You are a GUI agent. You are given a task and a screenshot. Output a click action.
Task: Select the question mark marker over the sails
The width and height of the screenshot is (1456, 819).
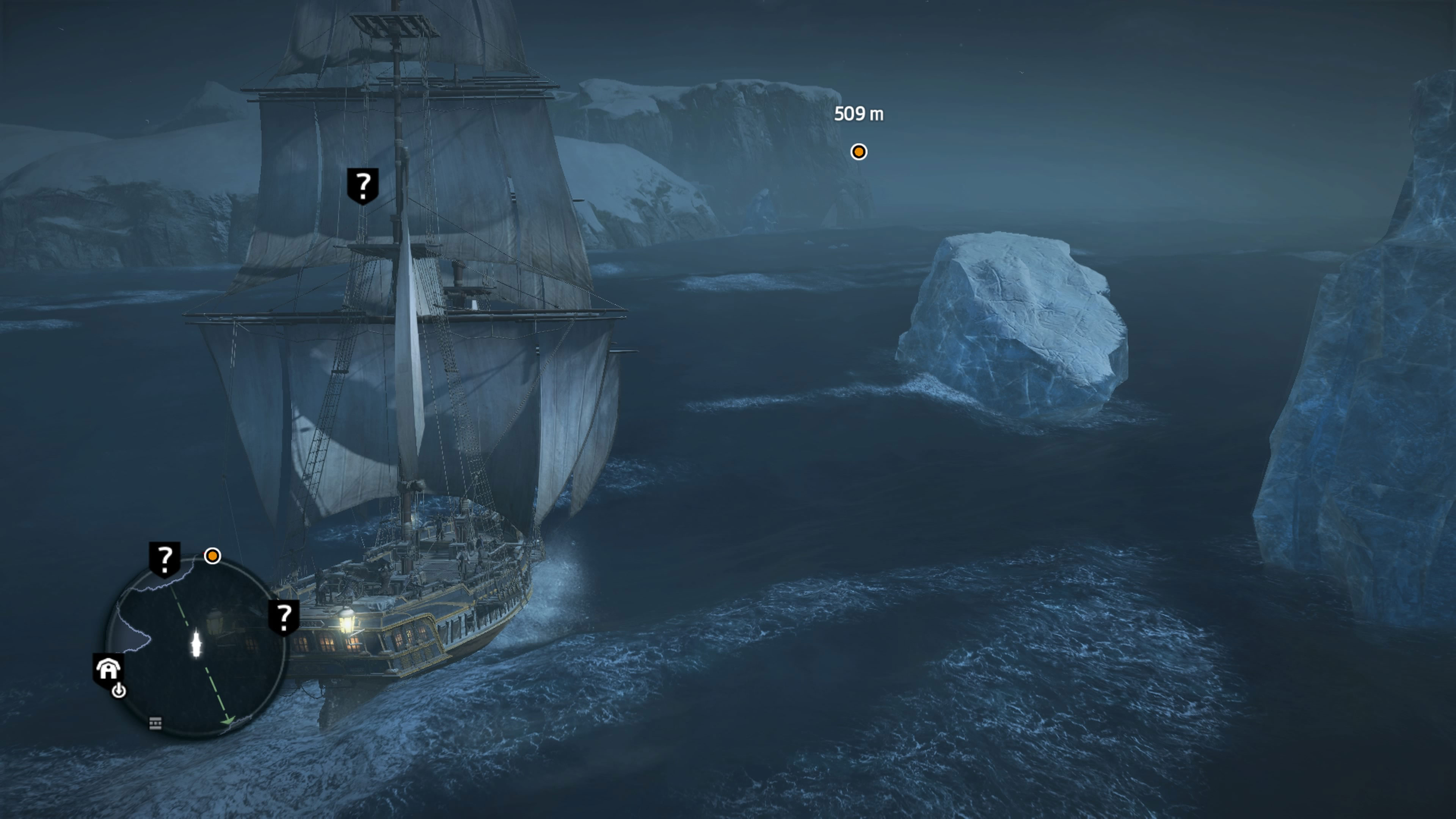click(362, 185)
